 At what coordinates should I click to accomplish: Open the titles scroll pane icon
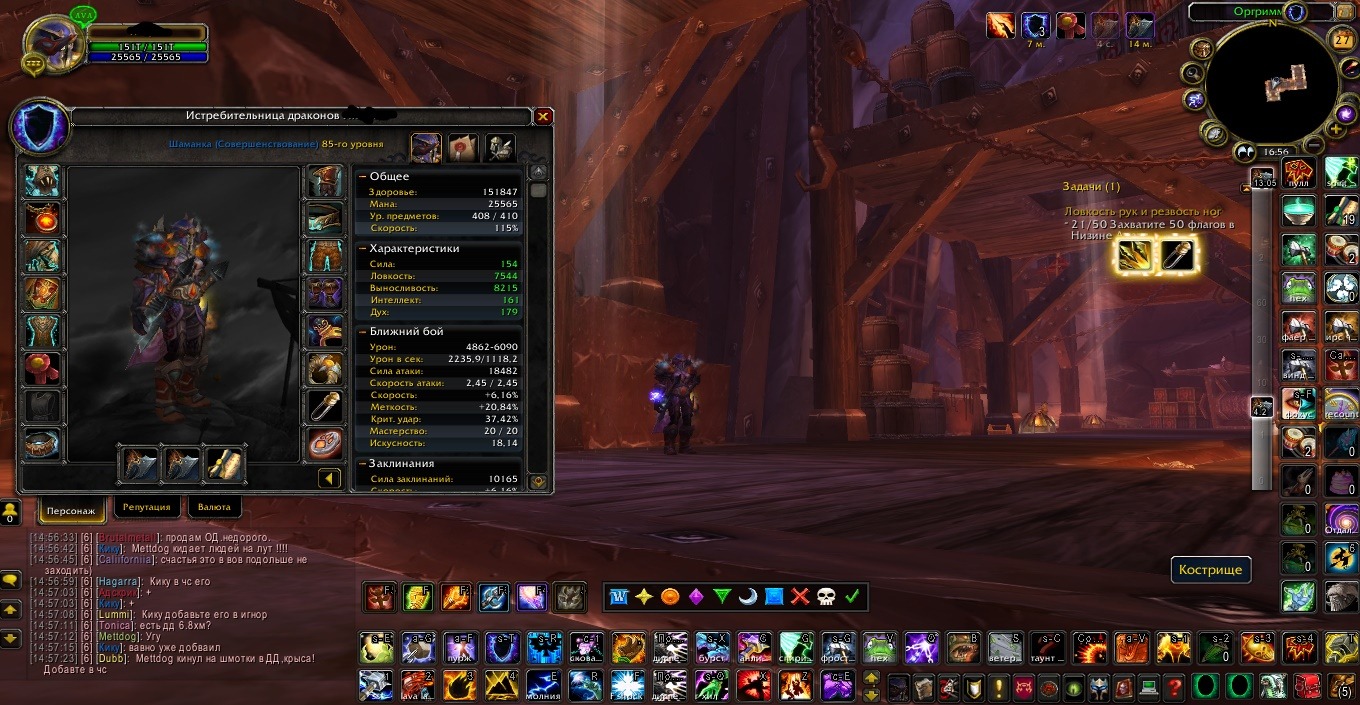coord(462,148)
